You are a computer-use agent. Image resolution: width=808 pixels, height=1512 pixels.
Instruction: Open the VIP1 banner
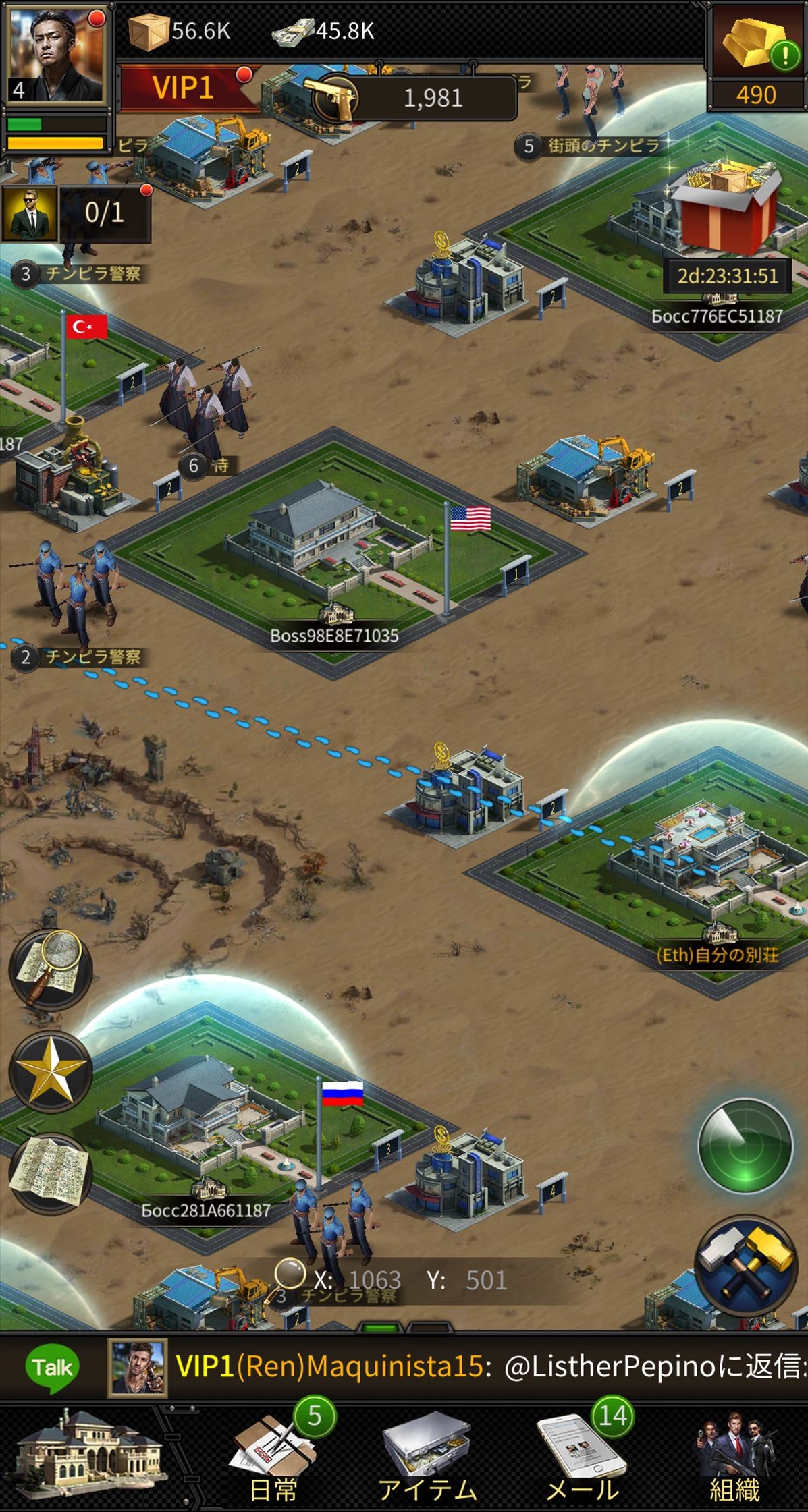(x=184, y=88)
